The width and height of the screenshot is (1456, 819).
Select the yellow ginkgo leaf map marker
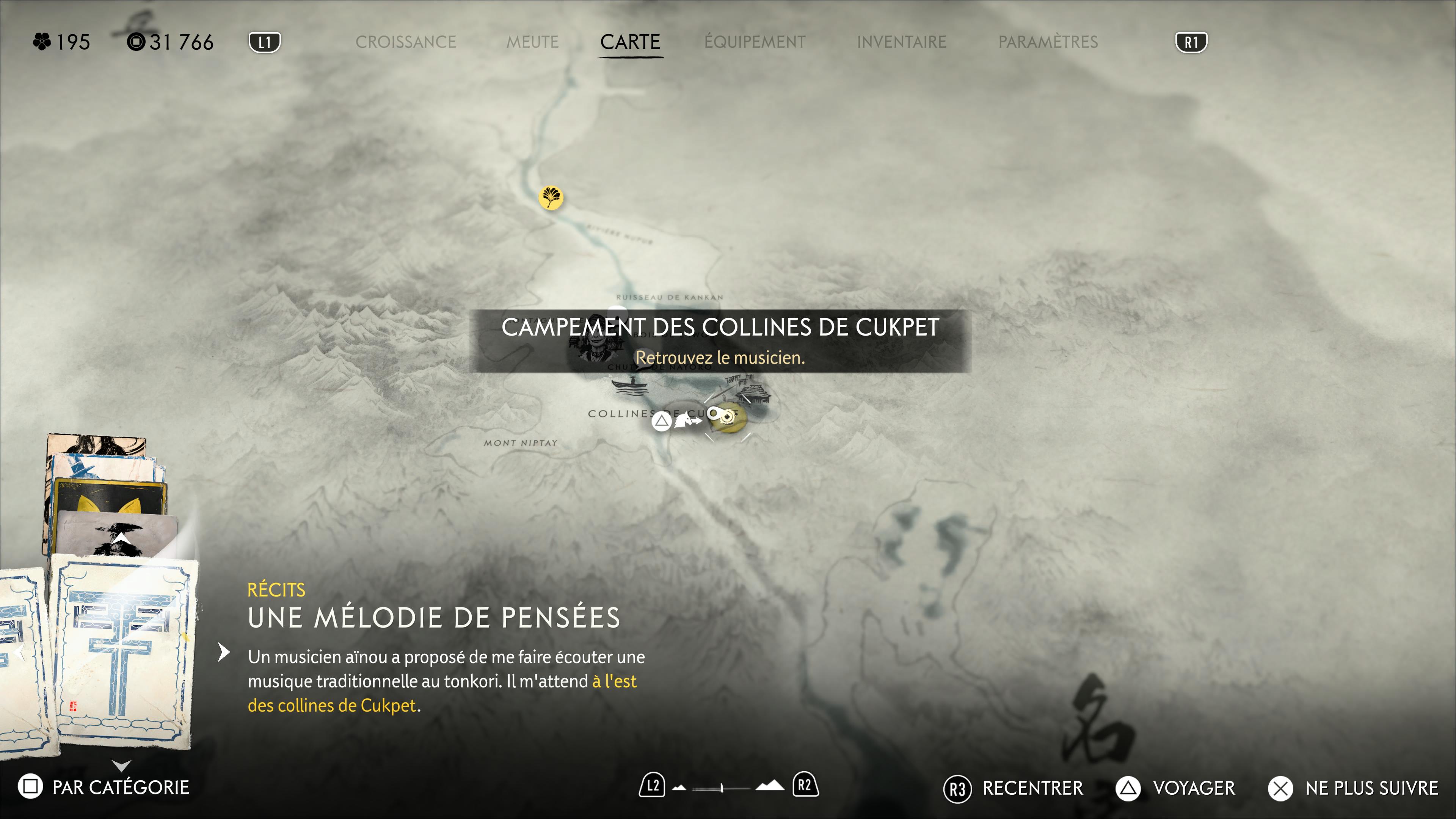click(x=551, y=197)
